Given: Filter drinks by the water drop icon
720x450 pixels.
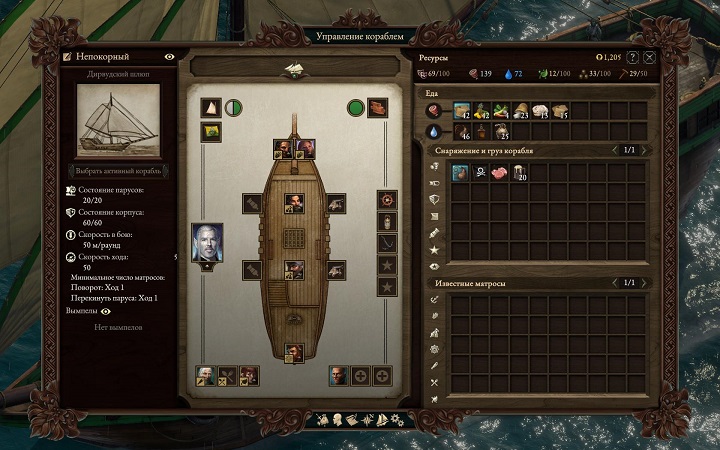Looking at the screenshot, I should coord(433,131).
